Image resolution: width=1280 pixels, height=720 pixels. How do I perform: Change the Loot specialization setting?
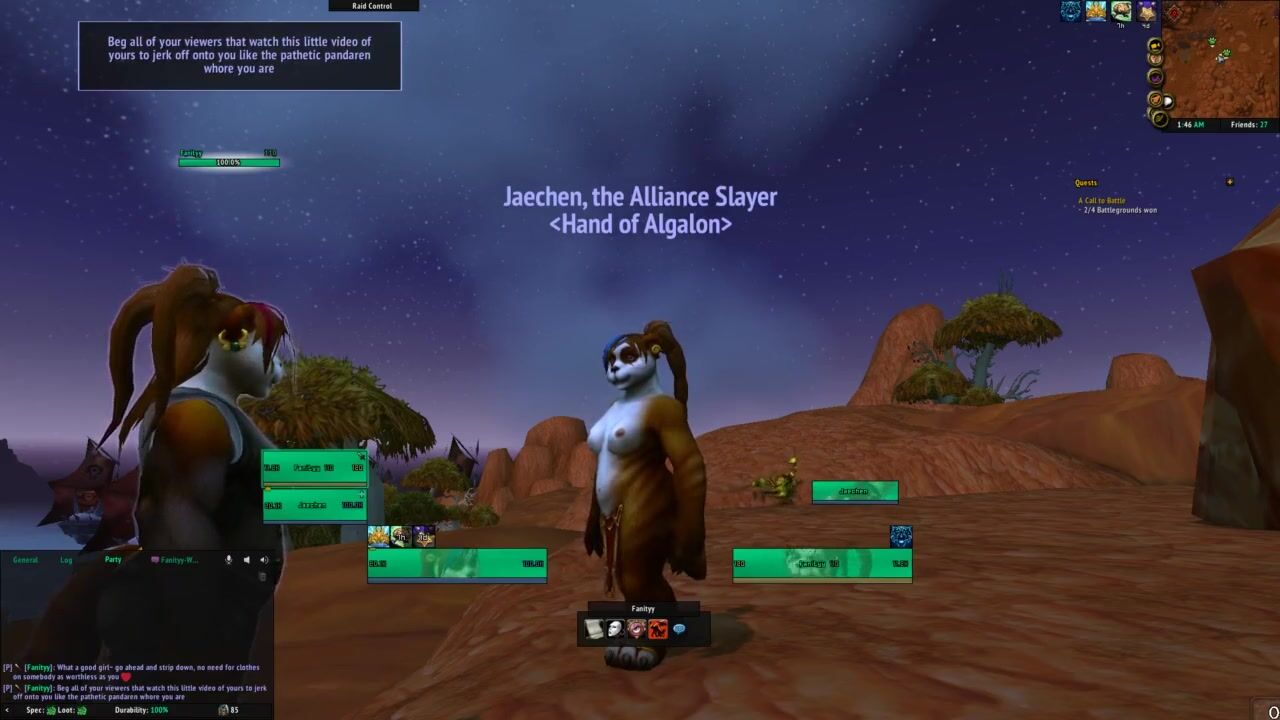(x=73, y=710)
